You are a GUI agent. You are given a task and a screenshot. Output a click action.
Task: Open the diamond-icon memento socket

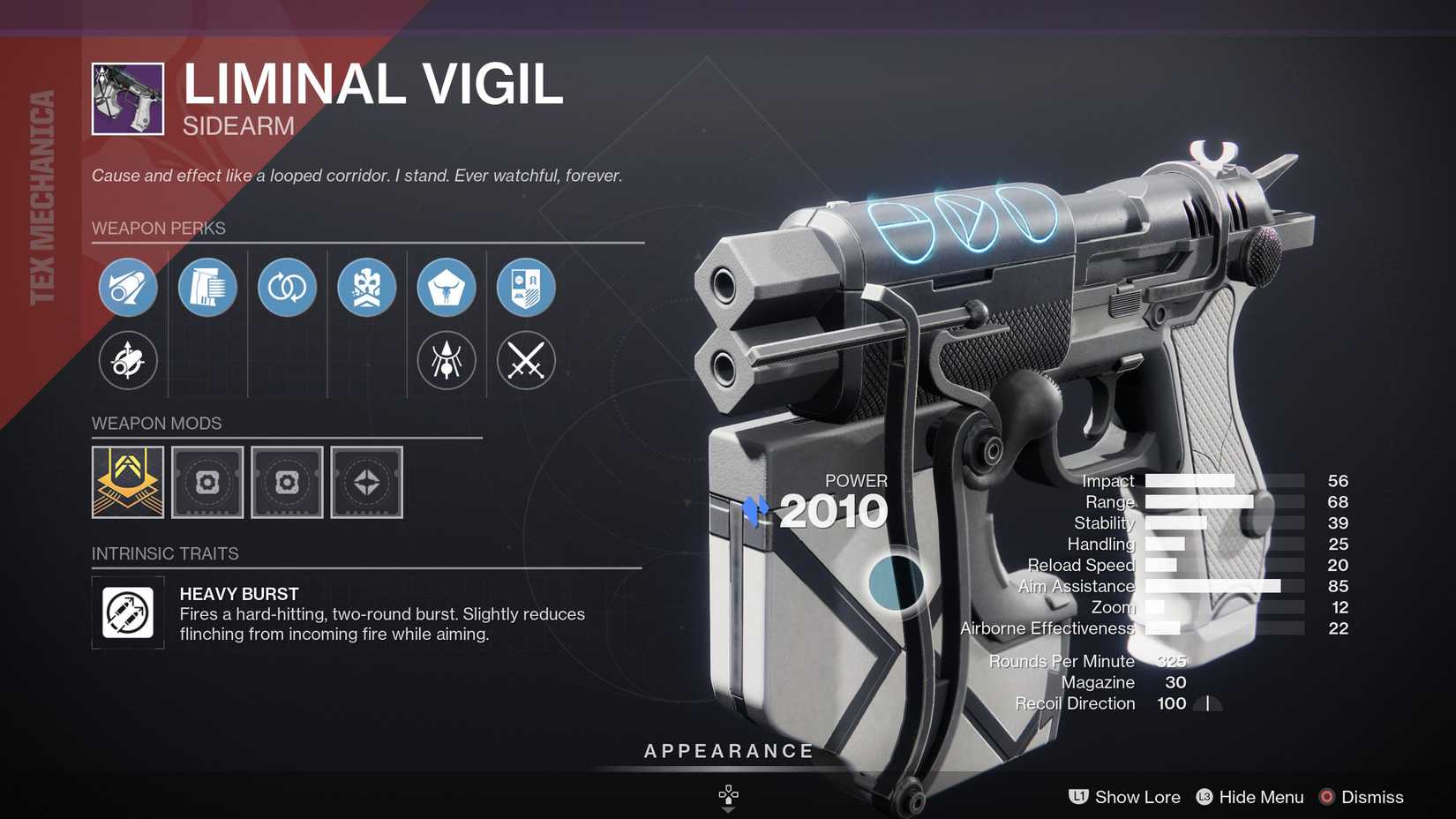point(366,483)
